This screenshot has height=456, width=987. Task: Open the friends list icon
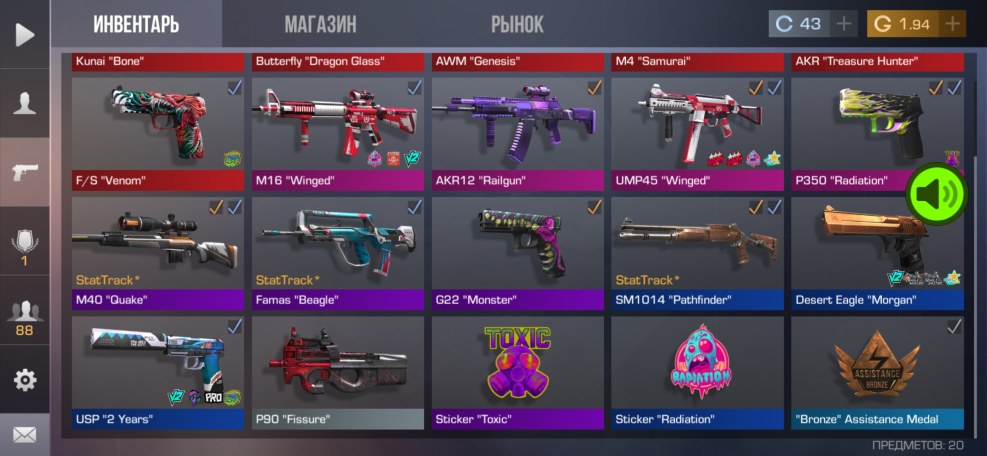pos(24,317)
